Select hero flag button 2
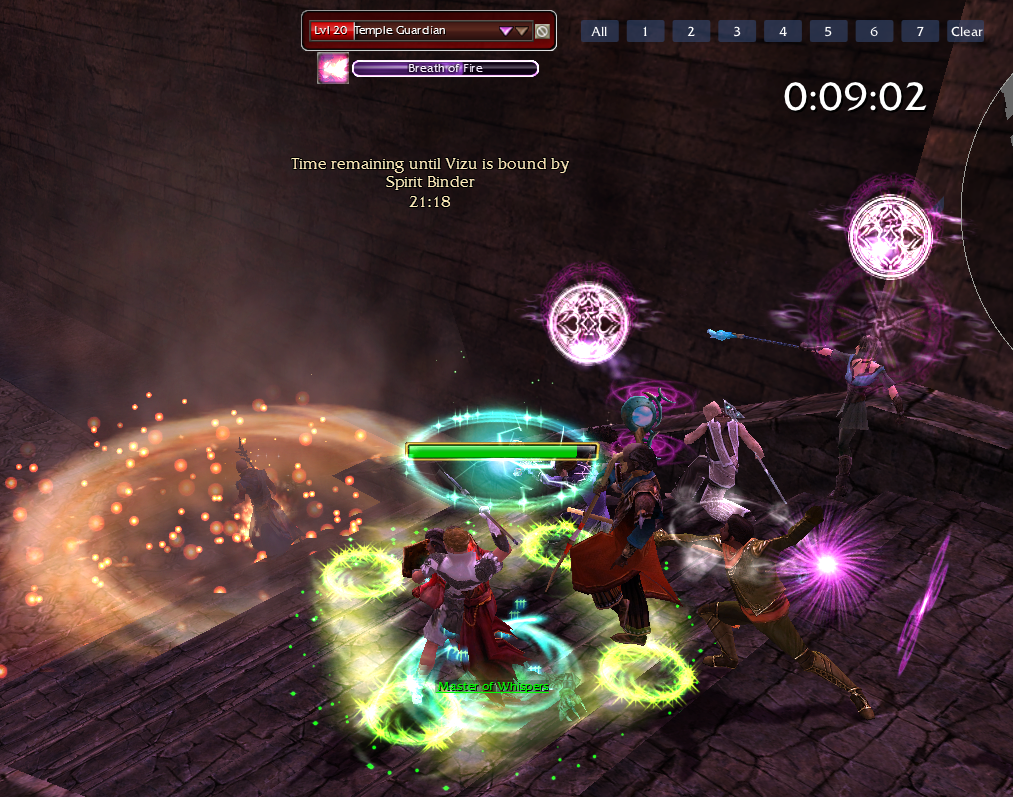1013x797 pixels. (691, 31)
